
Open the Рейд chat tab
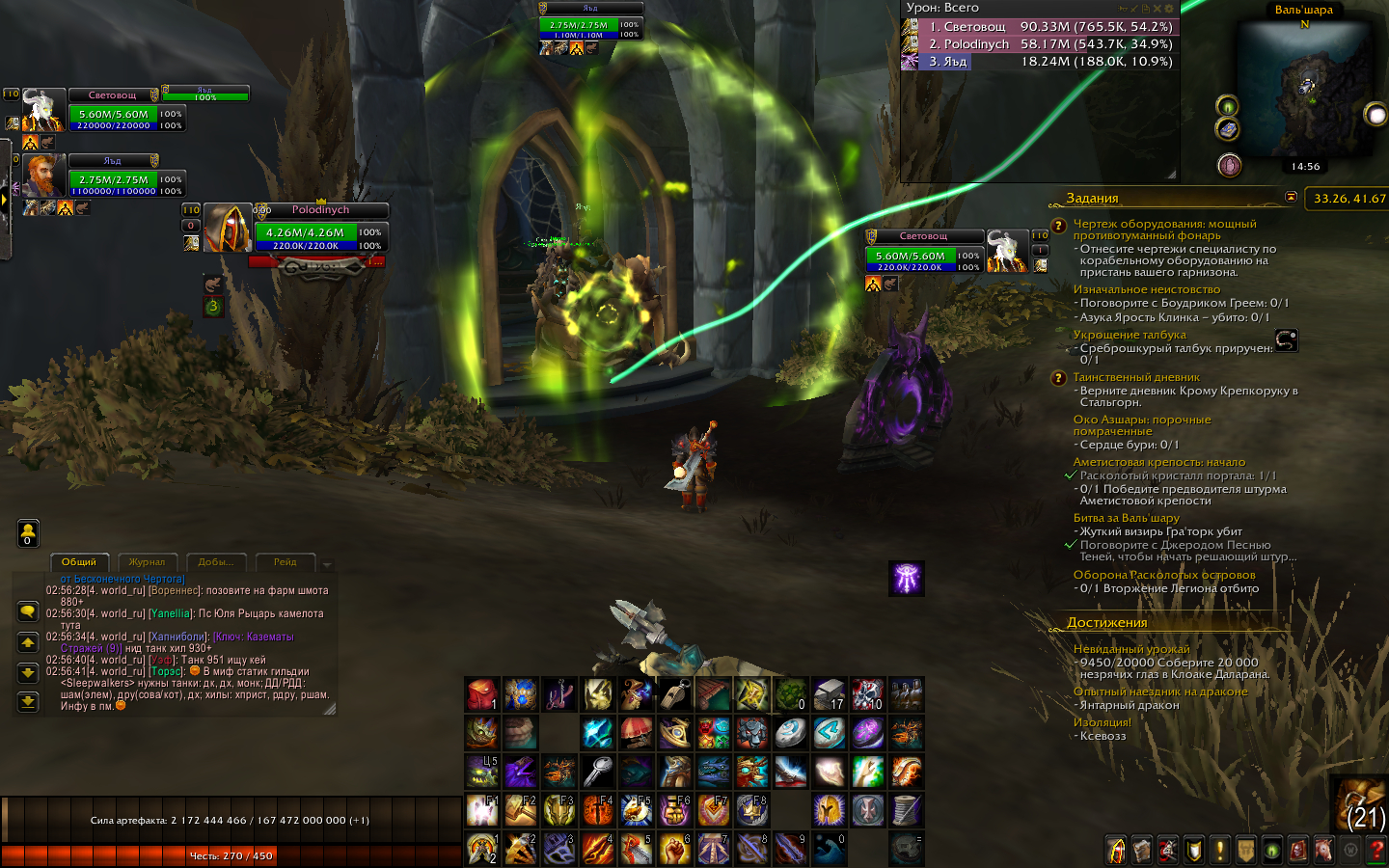tap(286, 562)
